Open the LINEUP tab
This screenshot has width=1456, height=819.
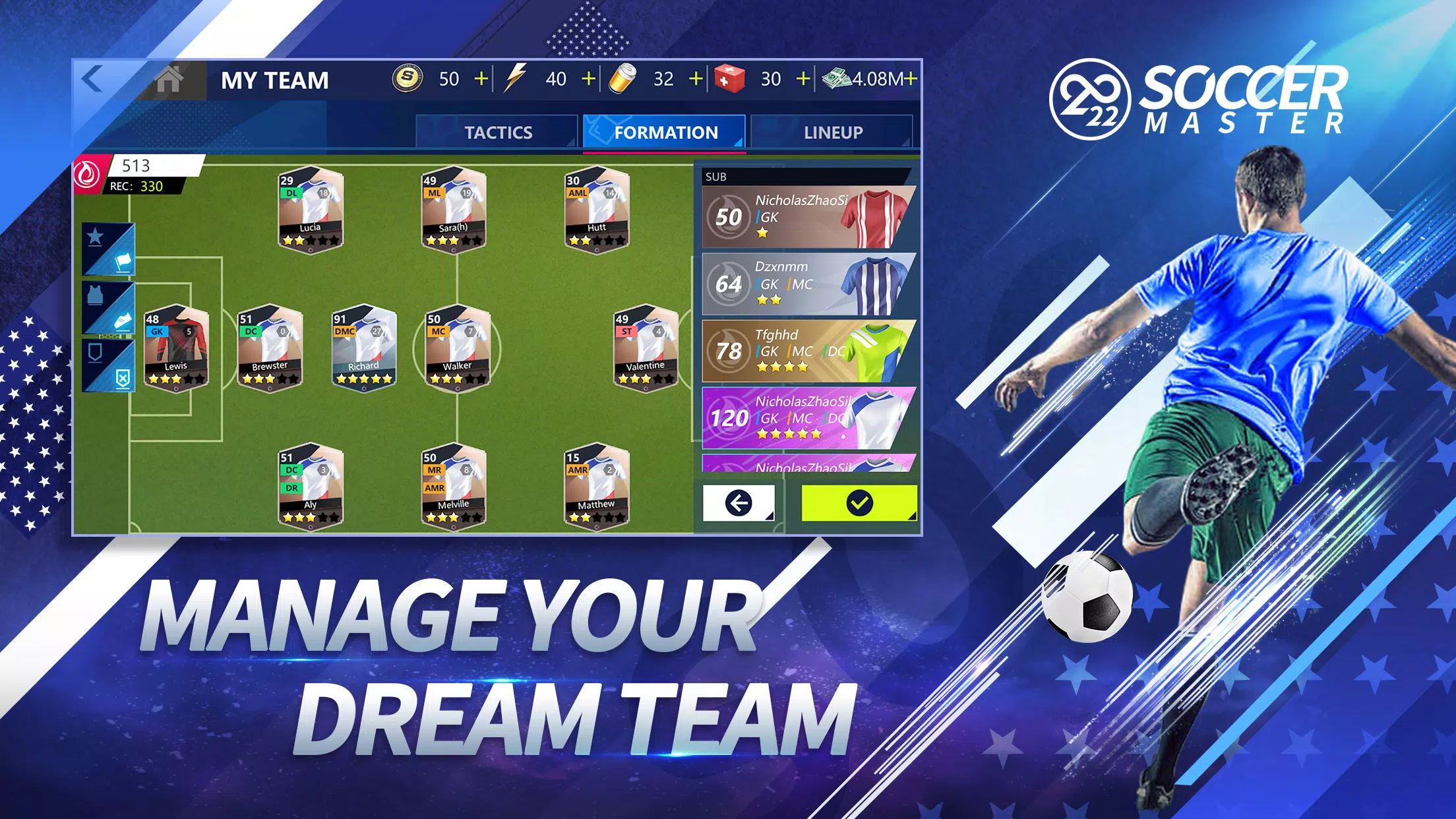coord(832,131)
